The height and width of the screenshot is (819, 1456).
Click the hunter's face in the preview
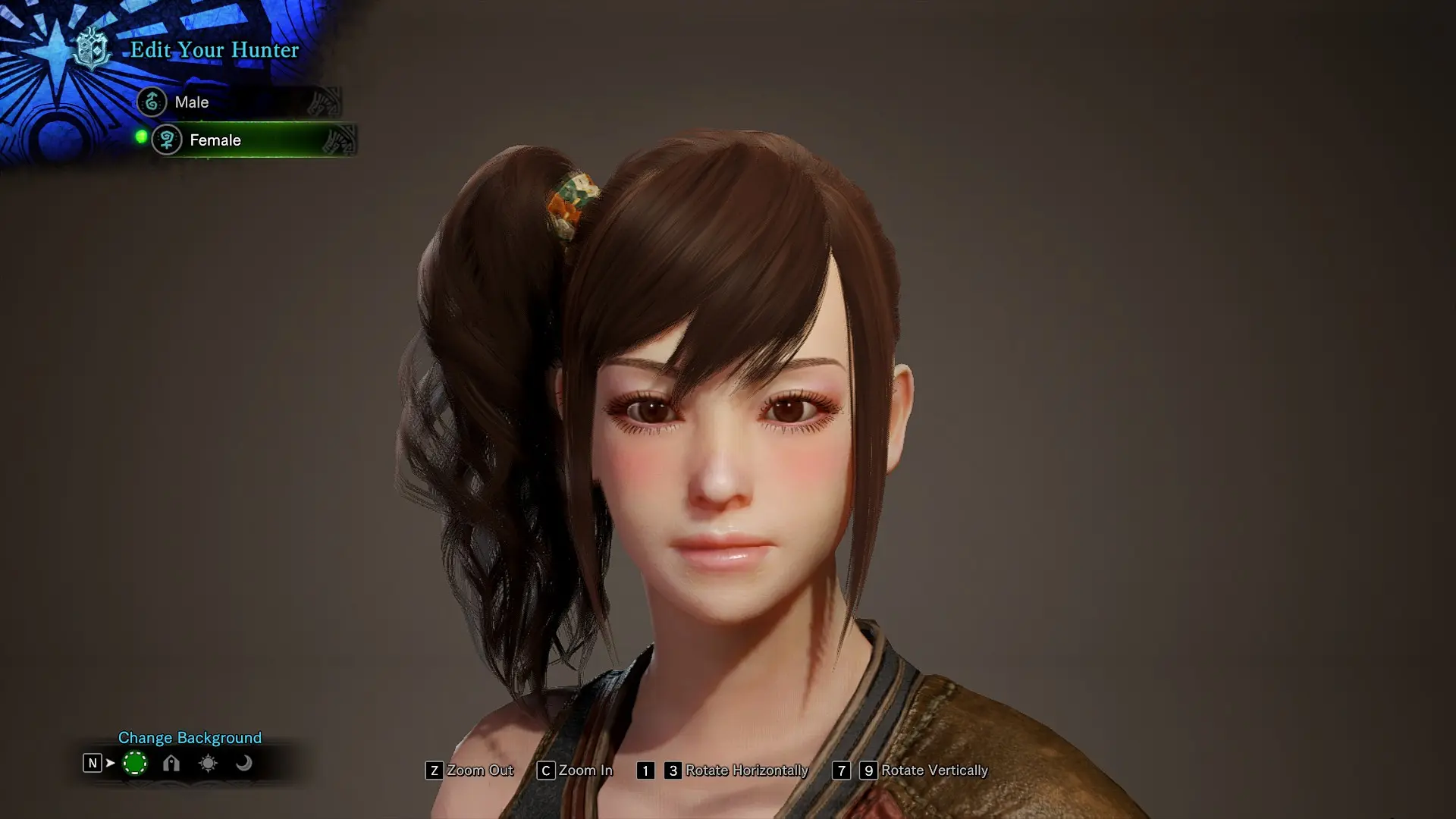tap(728, 470)
